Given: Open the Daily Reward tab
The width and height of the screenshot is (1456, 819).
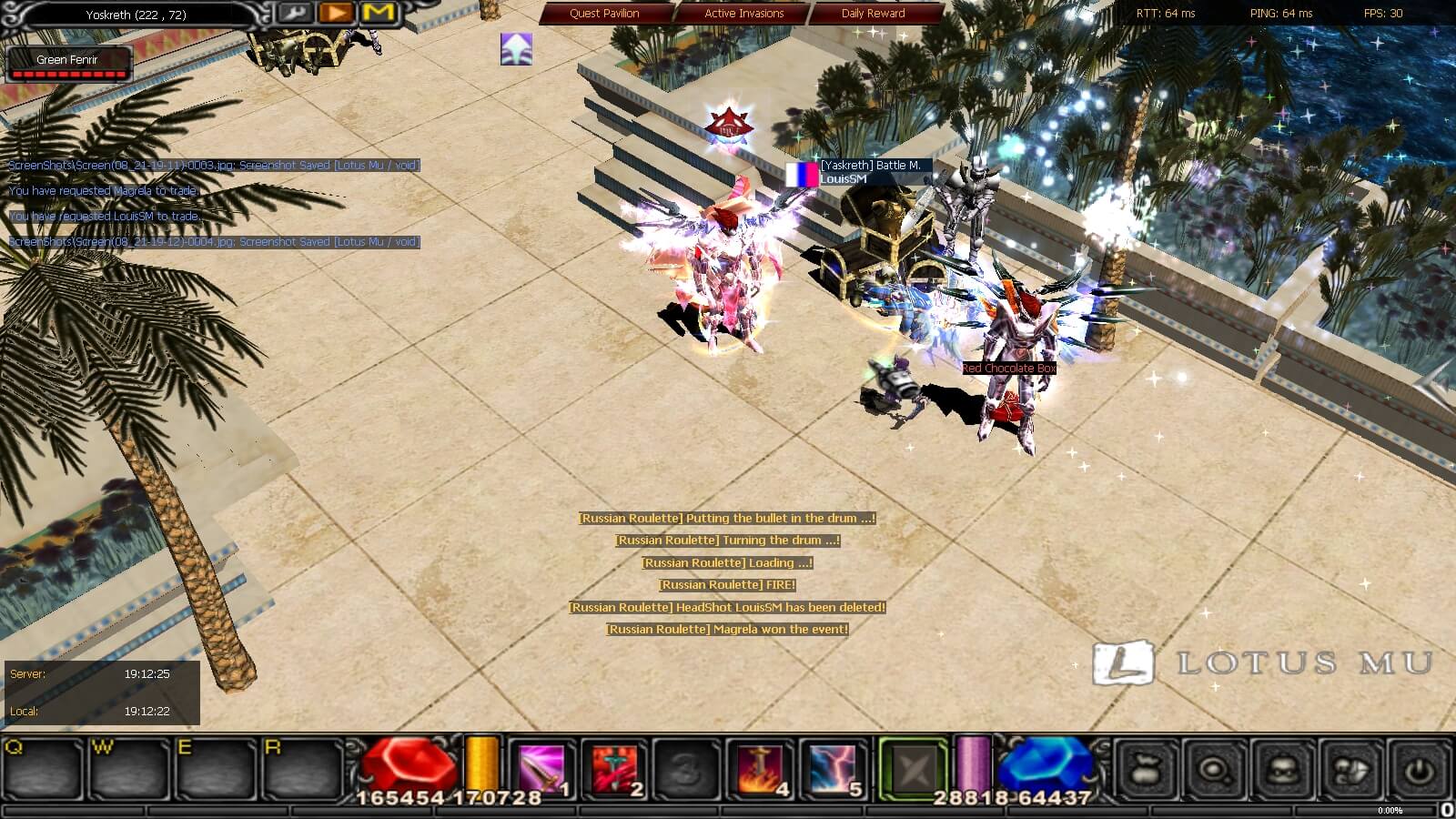Looking at the screenshot, I should [873, 14].
